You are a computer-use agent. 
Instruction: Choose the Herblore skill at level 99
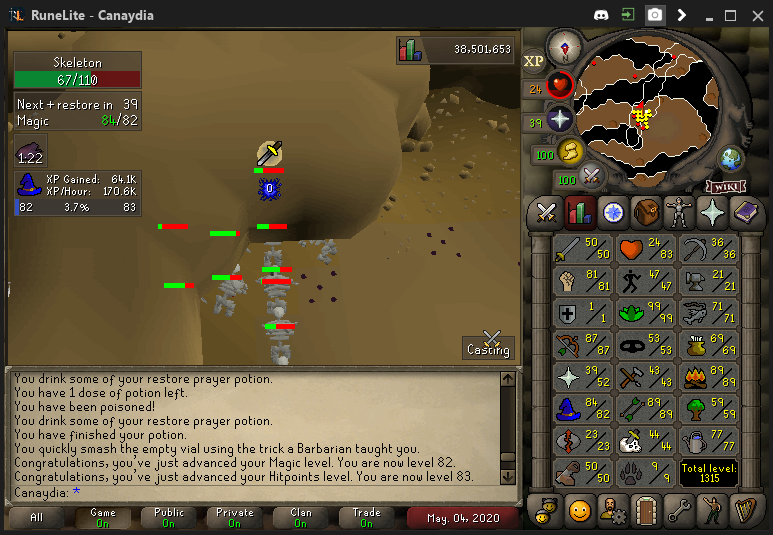tap(646, 313)
